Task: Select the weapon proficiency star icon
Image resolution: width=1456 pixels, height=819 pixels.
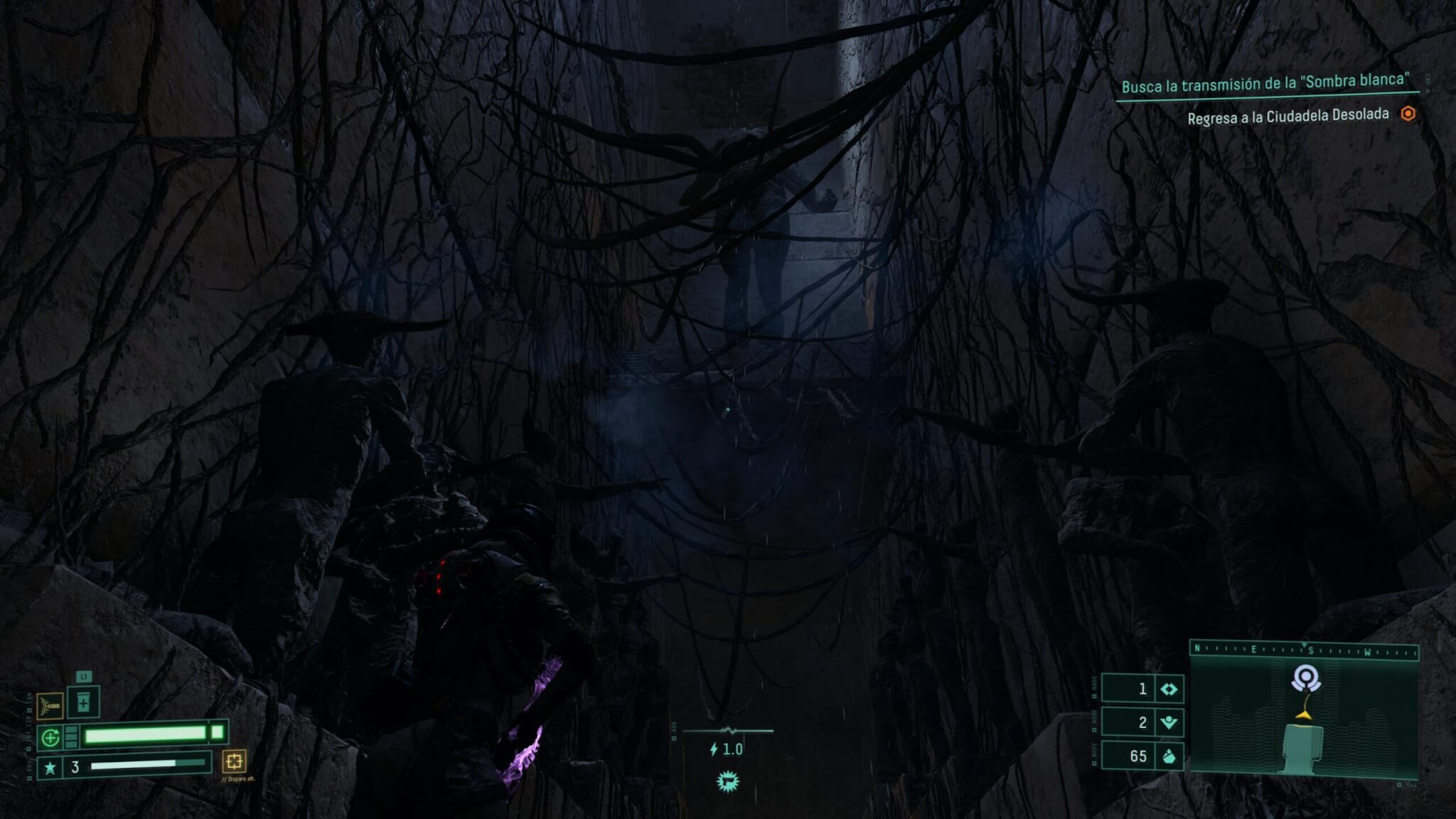Action: point(50,768)
